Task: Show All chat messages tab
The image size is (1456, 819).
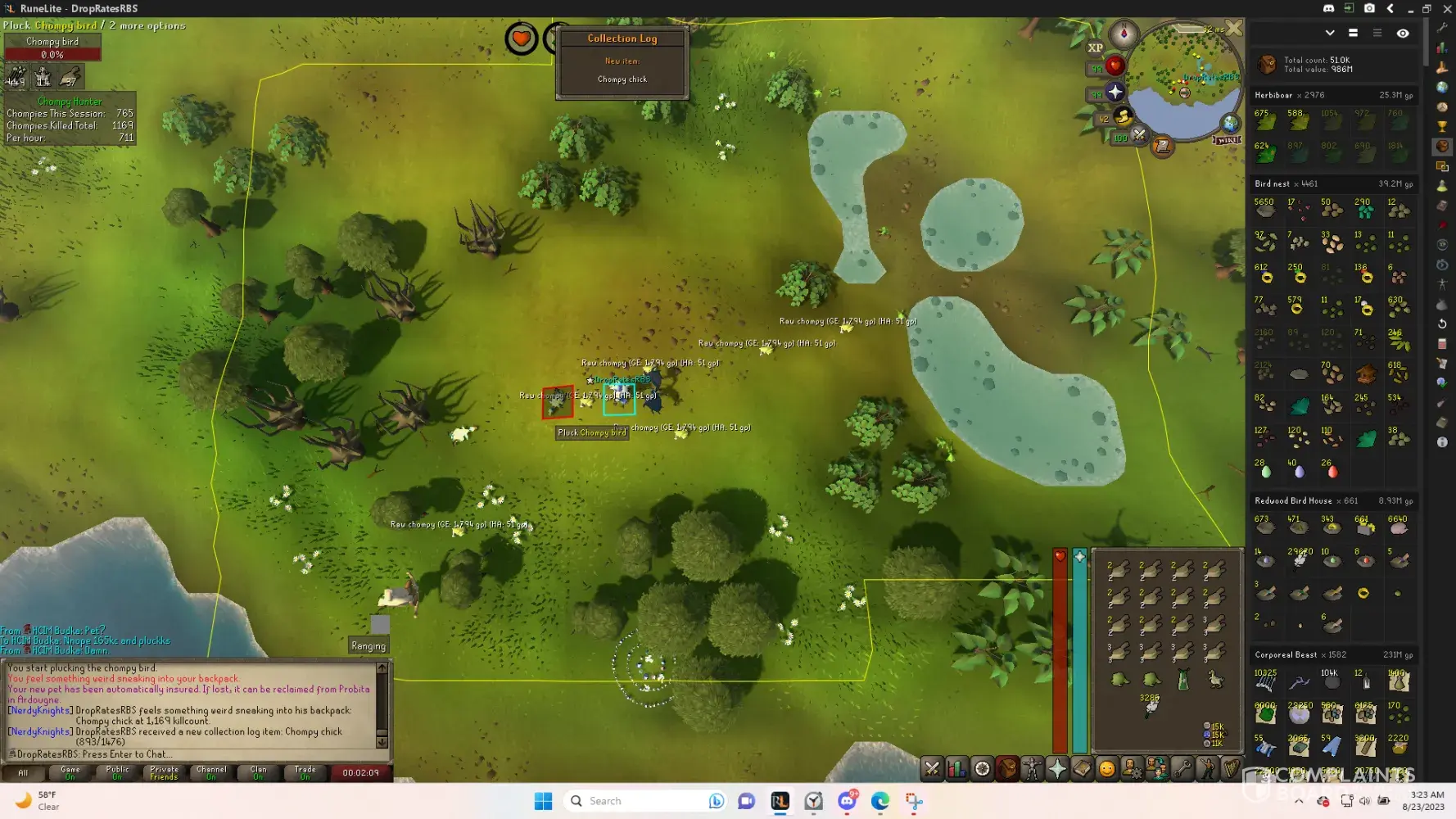Action: tap(23, 772)
